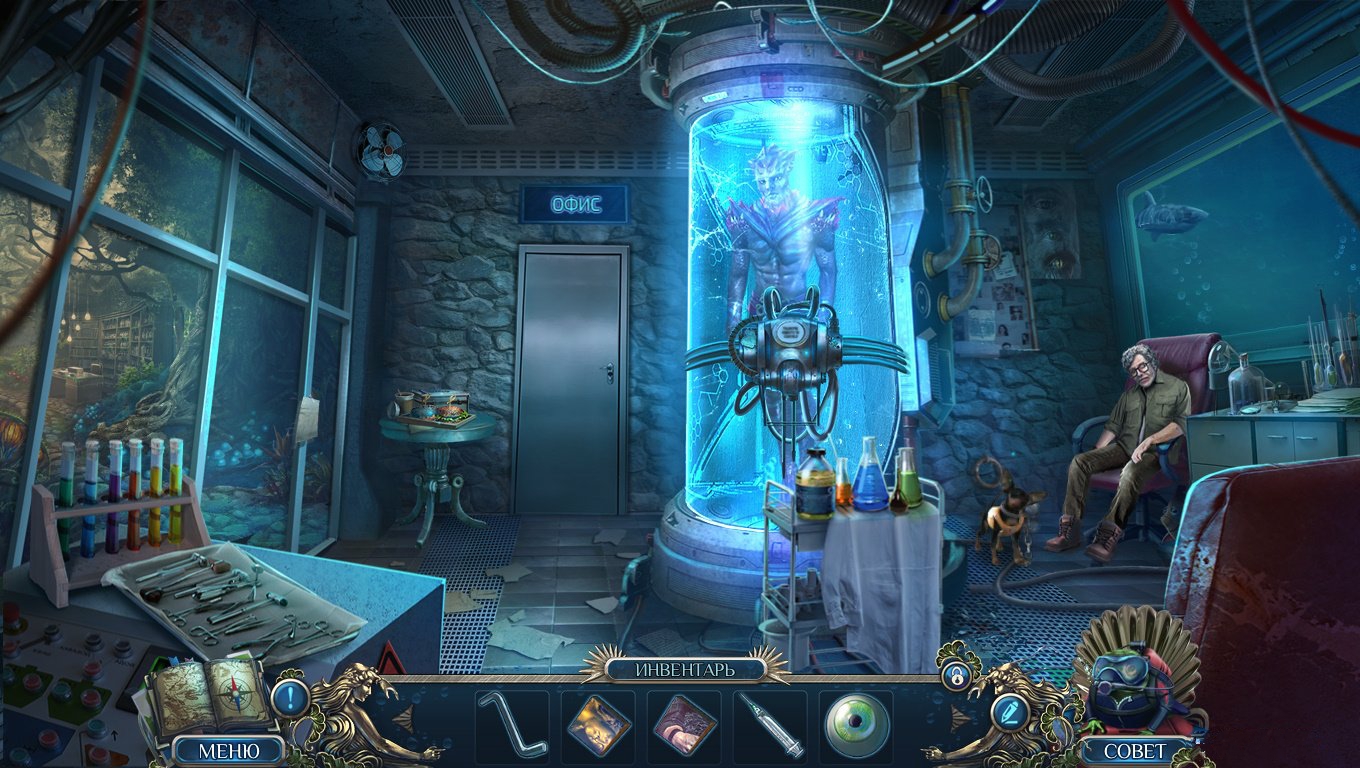The height and width of the screenshot is (768, 1360).
Task: Use the СОВЕТ hint button
Action: (x=1135, y=750)
